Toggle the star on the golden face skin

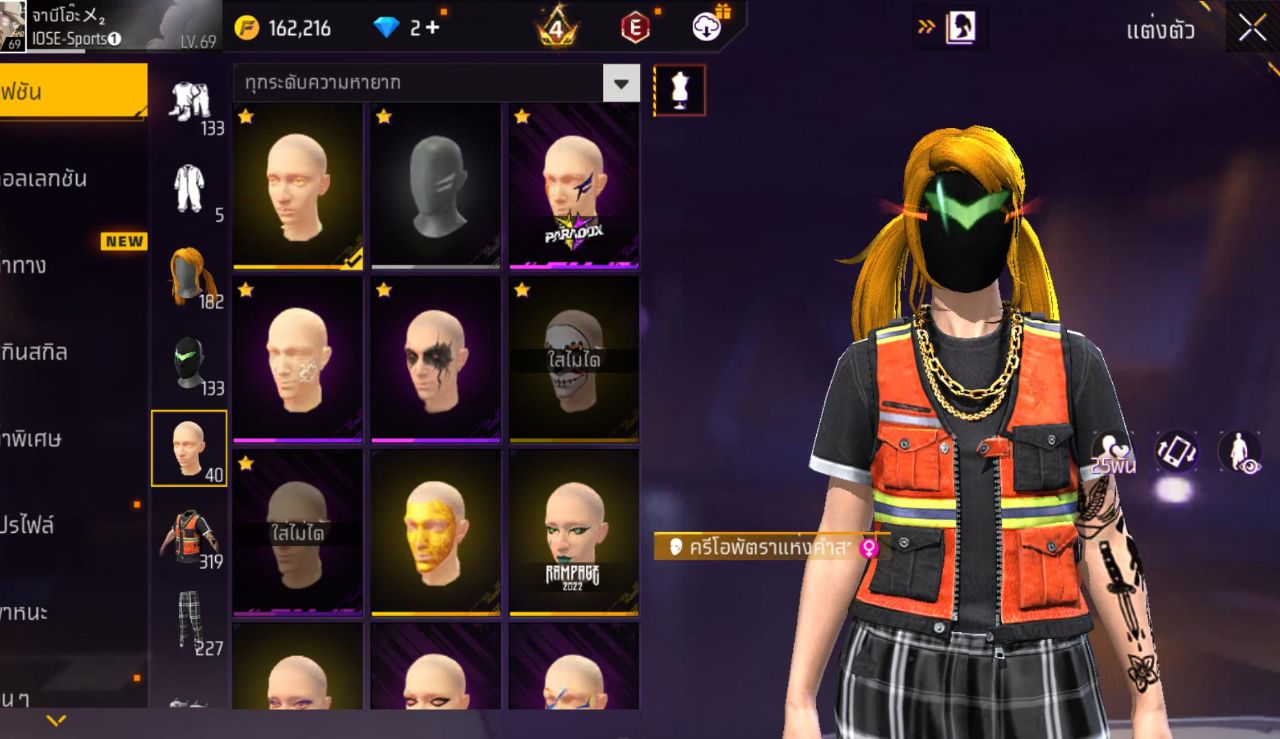383,465
